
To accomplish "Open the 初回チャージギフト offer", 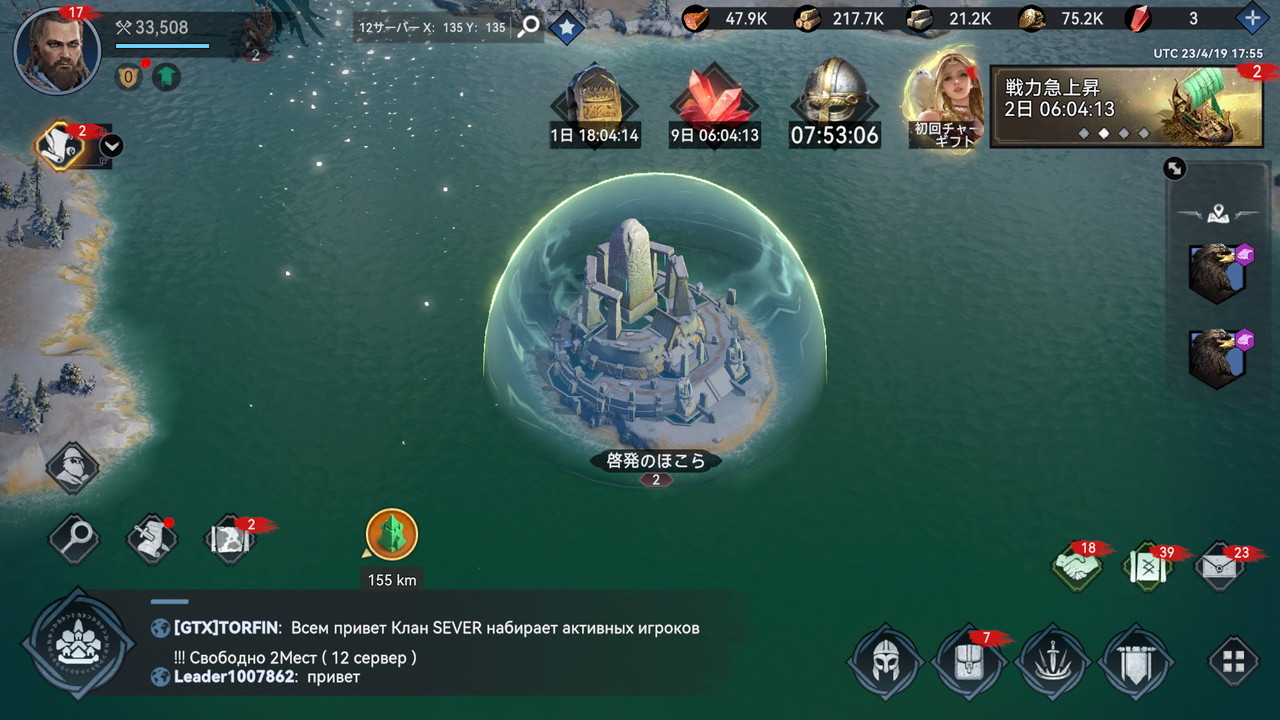I will 944,104.
